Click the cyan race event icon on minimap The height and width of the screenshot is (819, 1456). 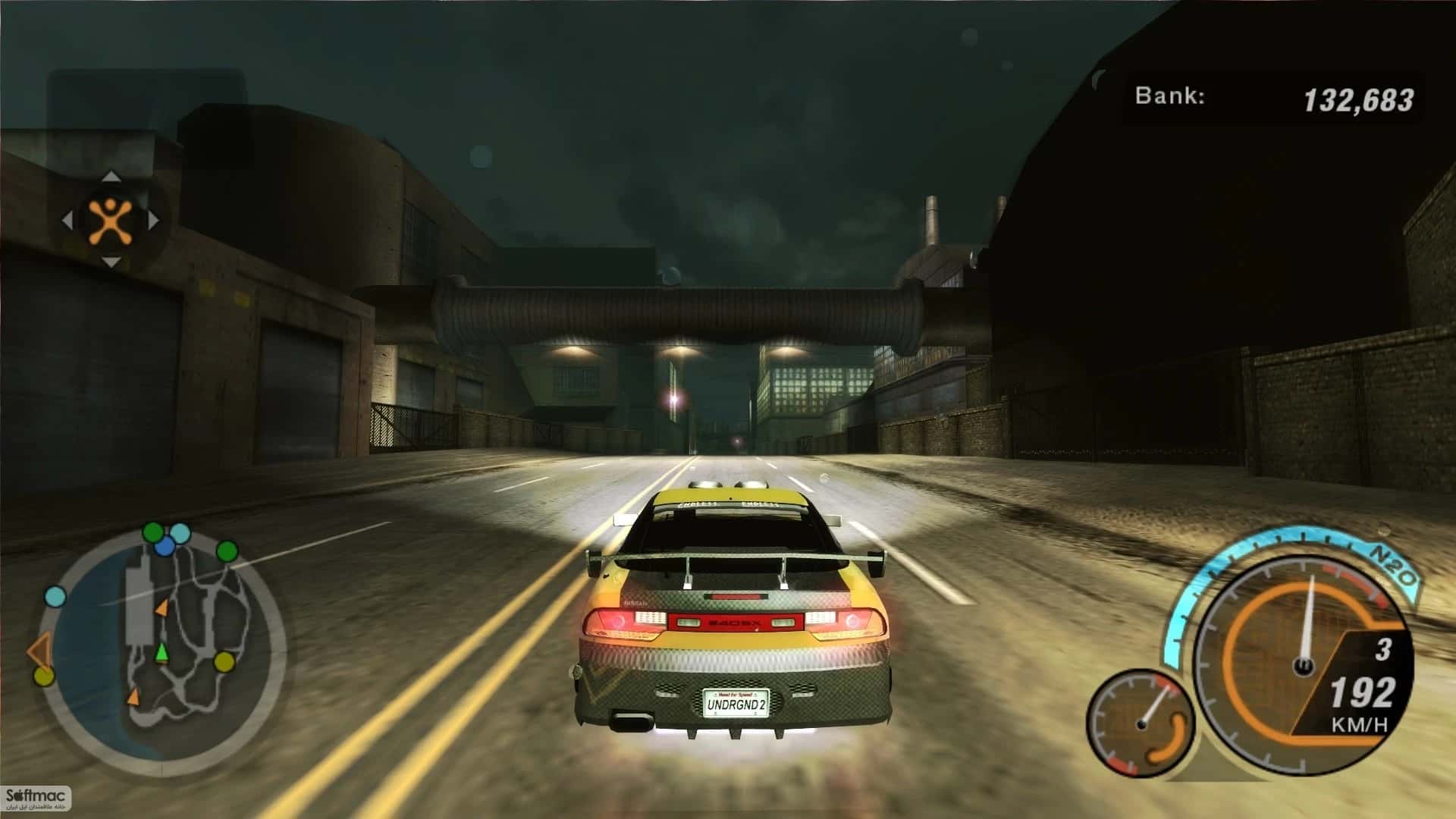[x=178, y=533]
